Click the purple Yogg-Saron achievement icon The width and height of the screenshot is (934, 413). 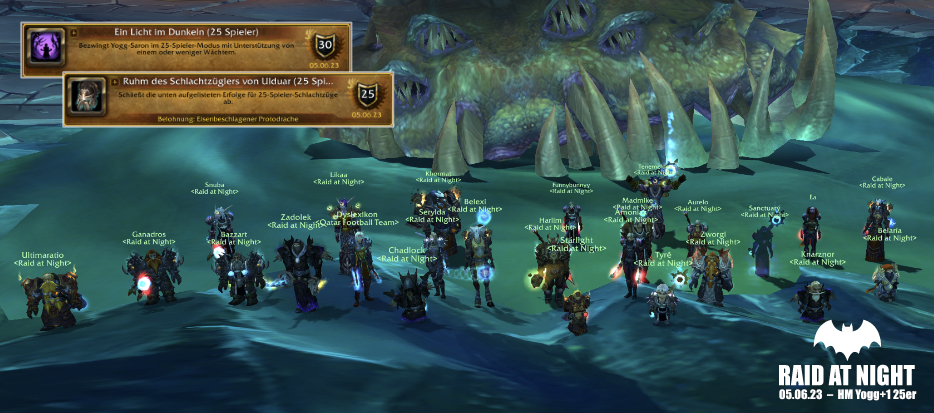click(46, 47)
